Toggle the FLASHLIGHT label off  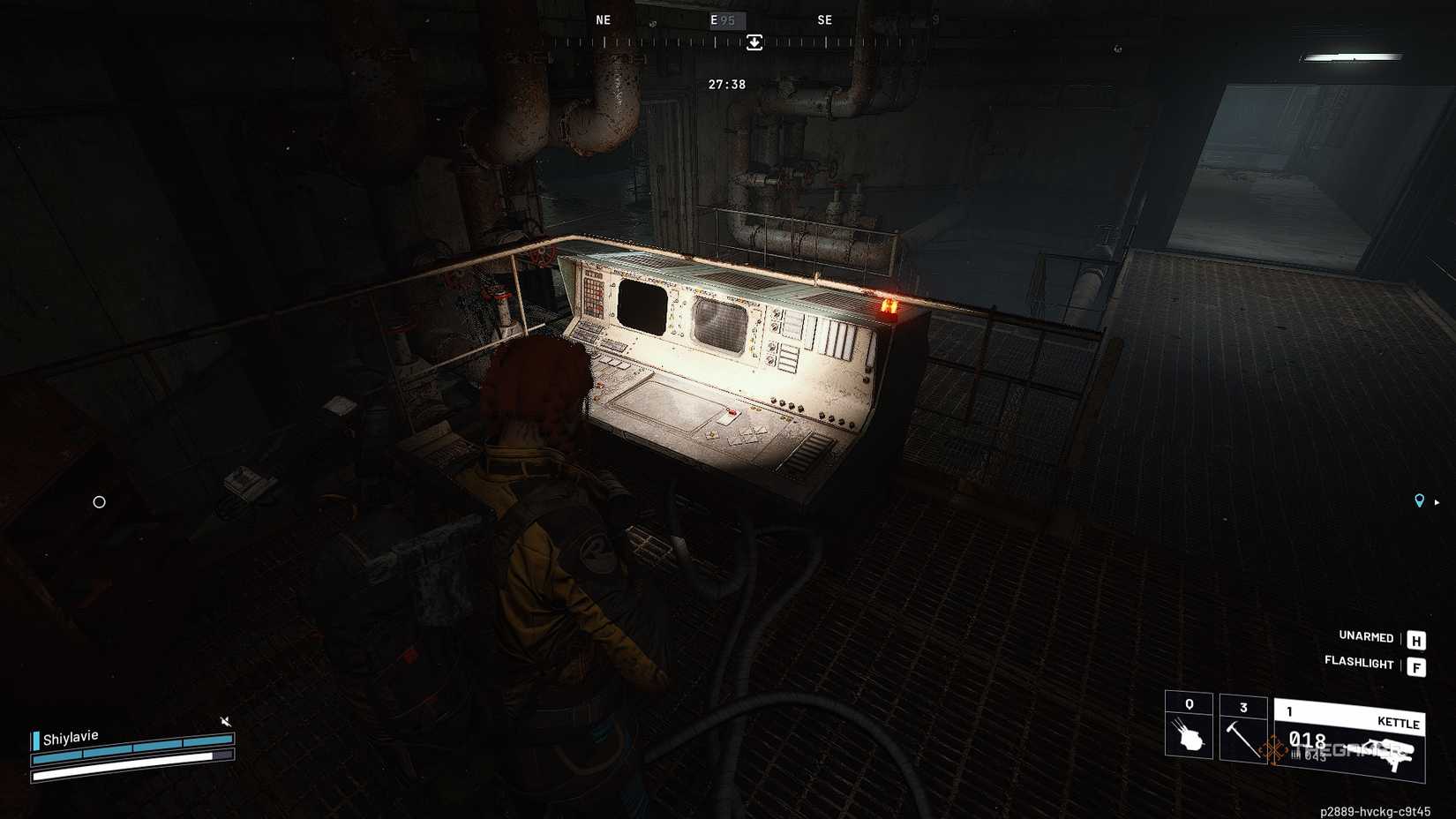[1359, 665]
